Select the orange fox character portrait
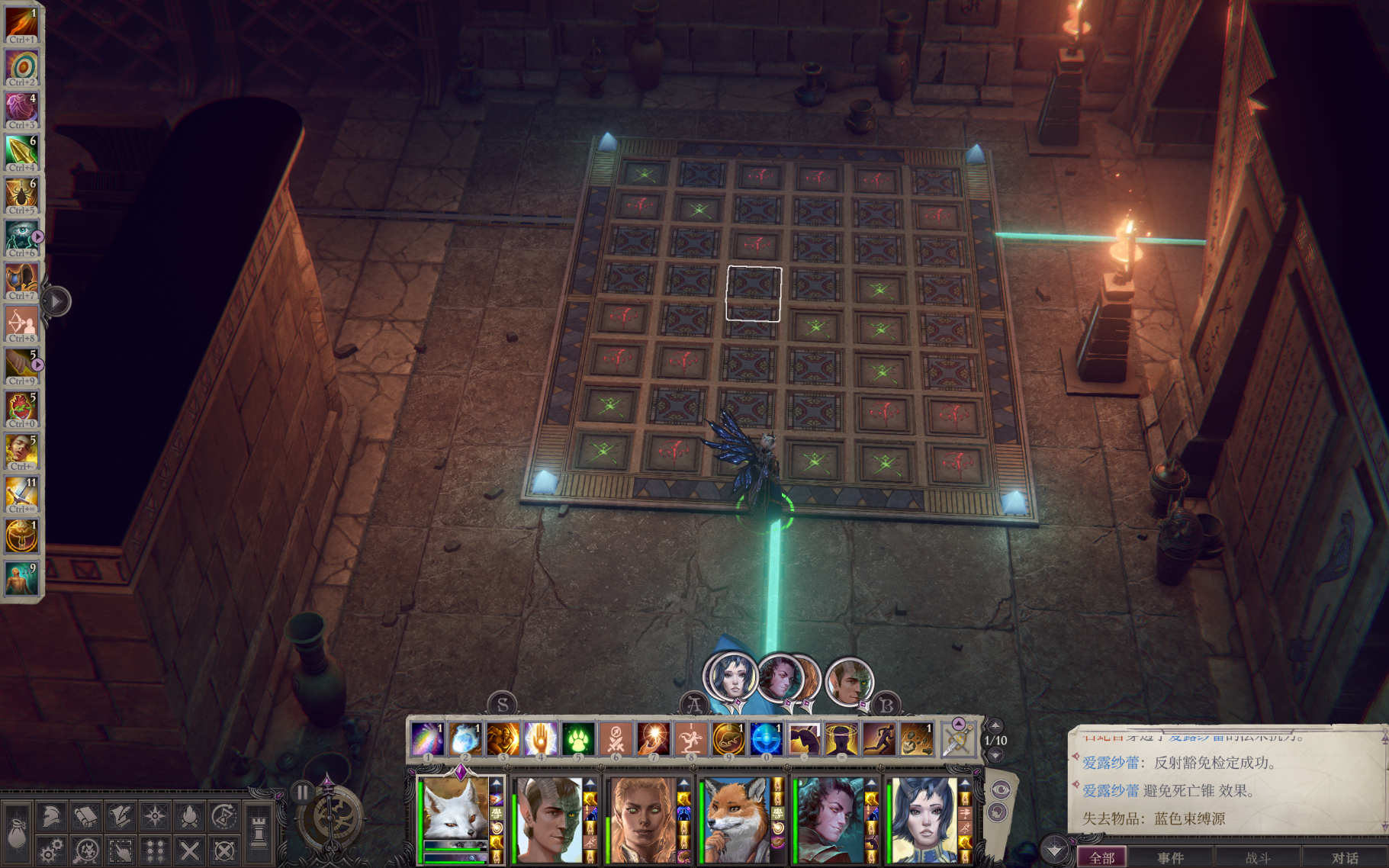1389x868 pixels. coord(735,820)
